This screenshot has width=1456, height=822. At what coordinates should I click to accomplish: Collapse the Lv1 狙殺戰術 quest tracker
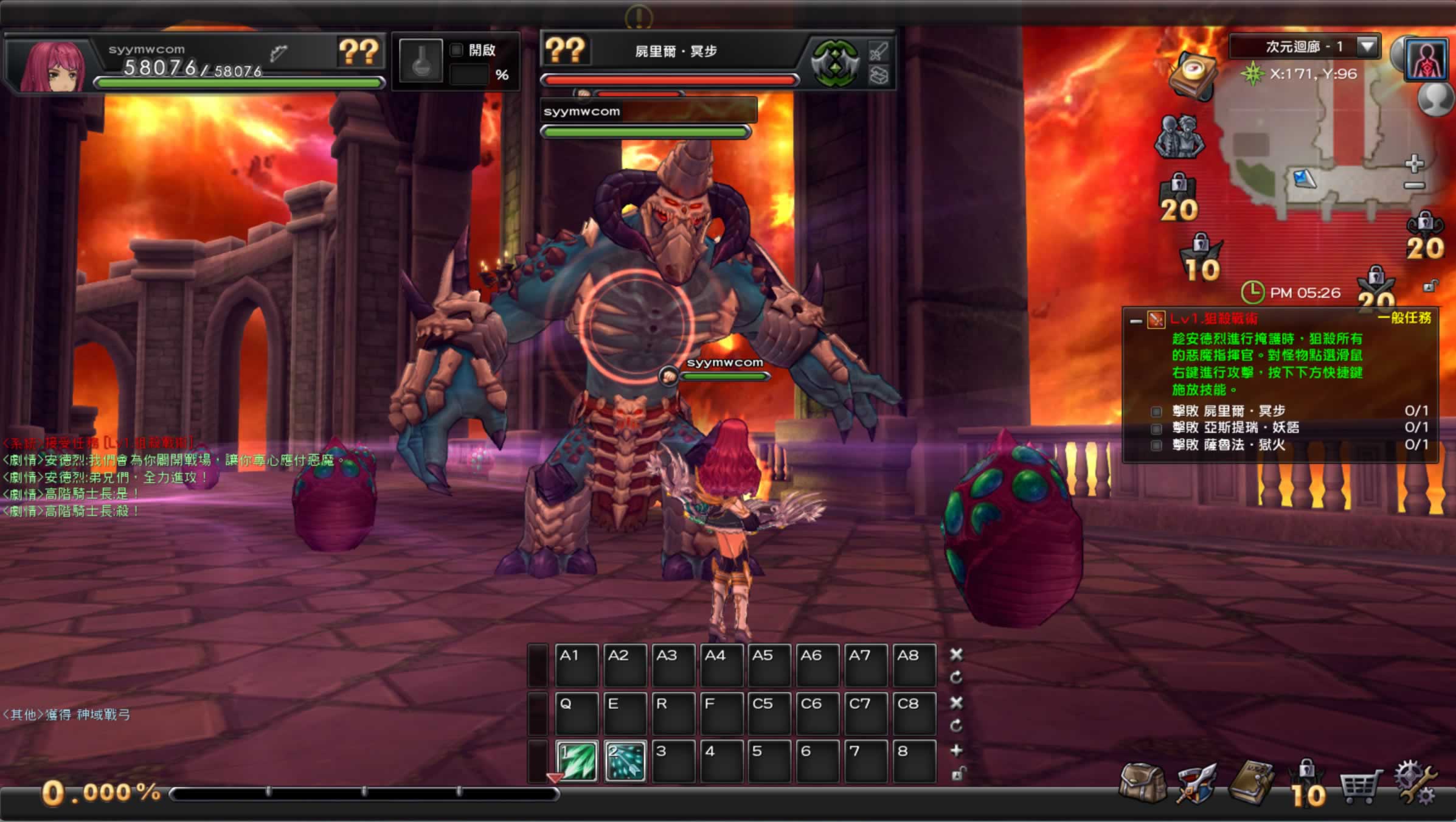click(1135, 320)
